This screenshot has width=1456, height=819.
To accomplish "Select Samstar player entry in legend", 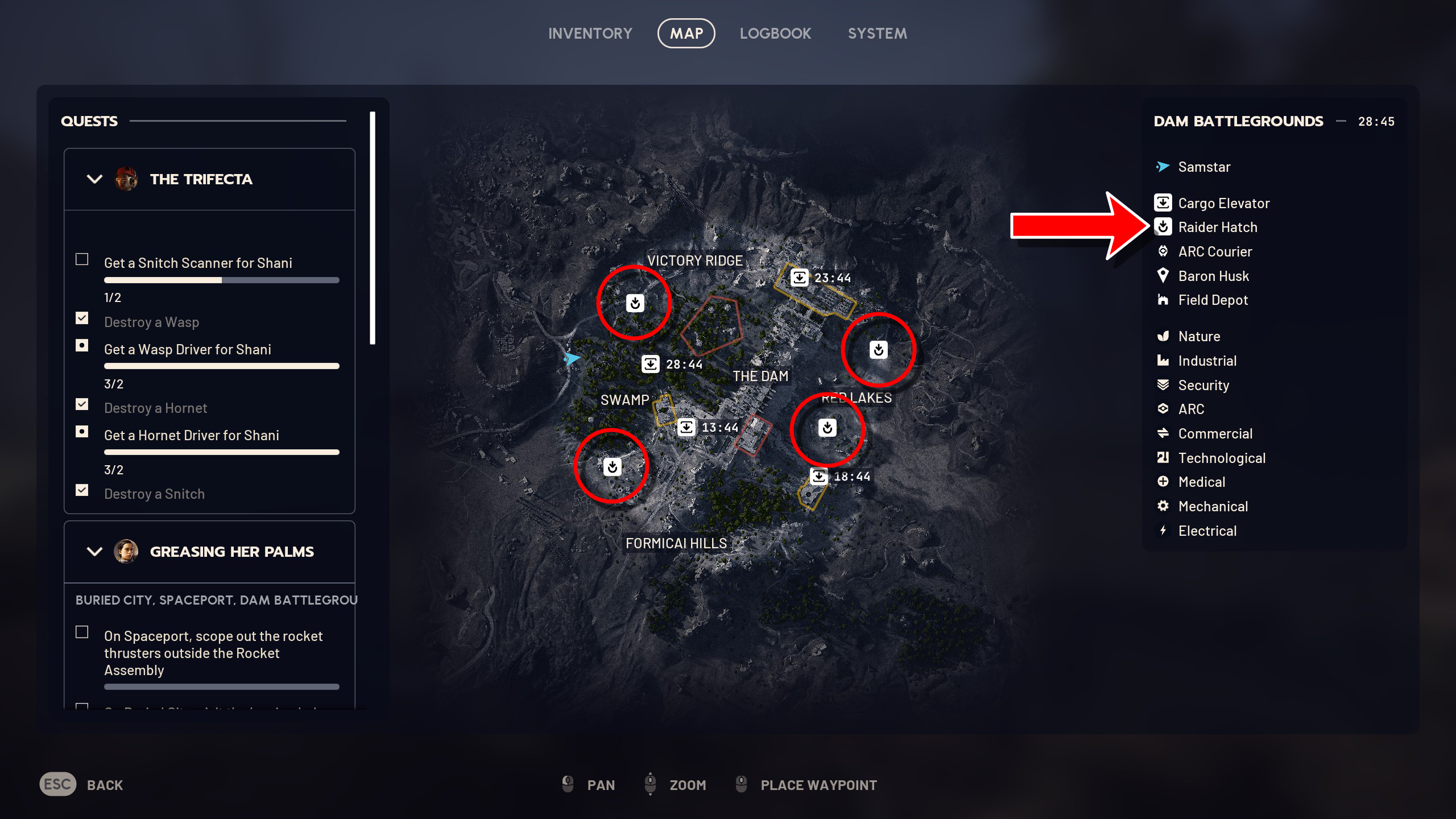I will pos(1203,167).
